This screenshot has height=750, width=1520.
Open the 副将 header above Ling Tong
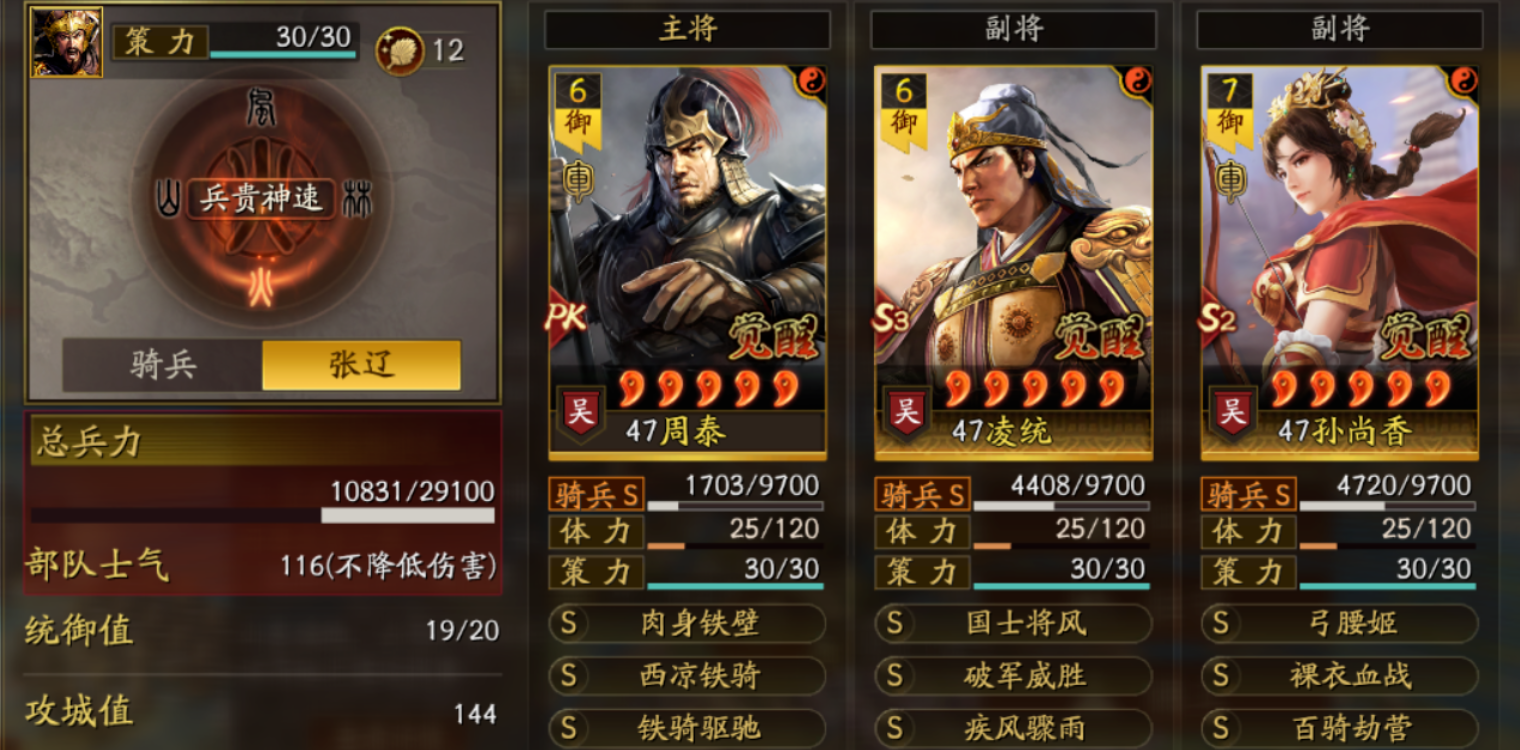[x=1013, y=29]
